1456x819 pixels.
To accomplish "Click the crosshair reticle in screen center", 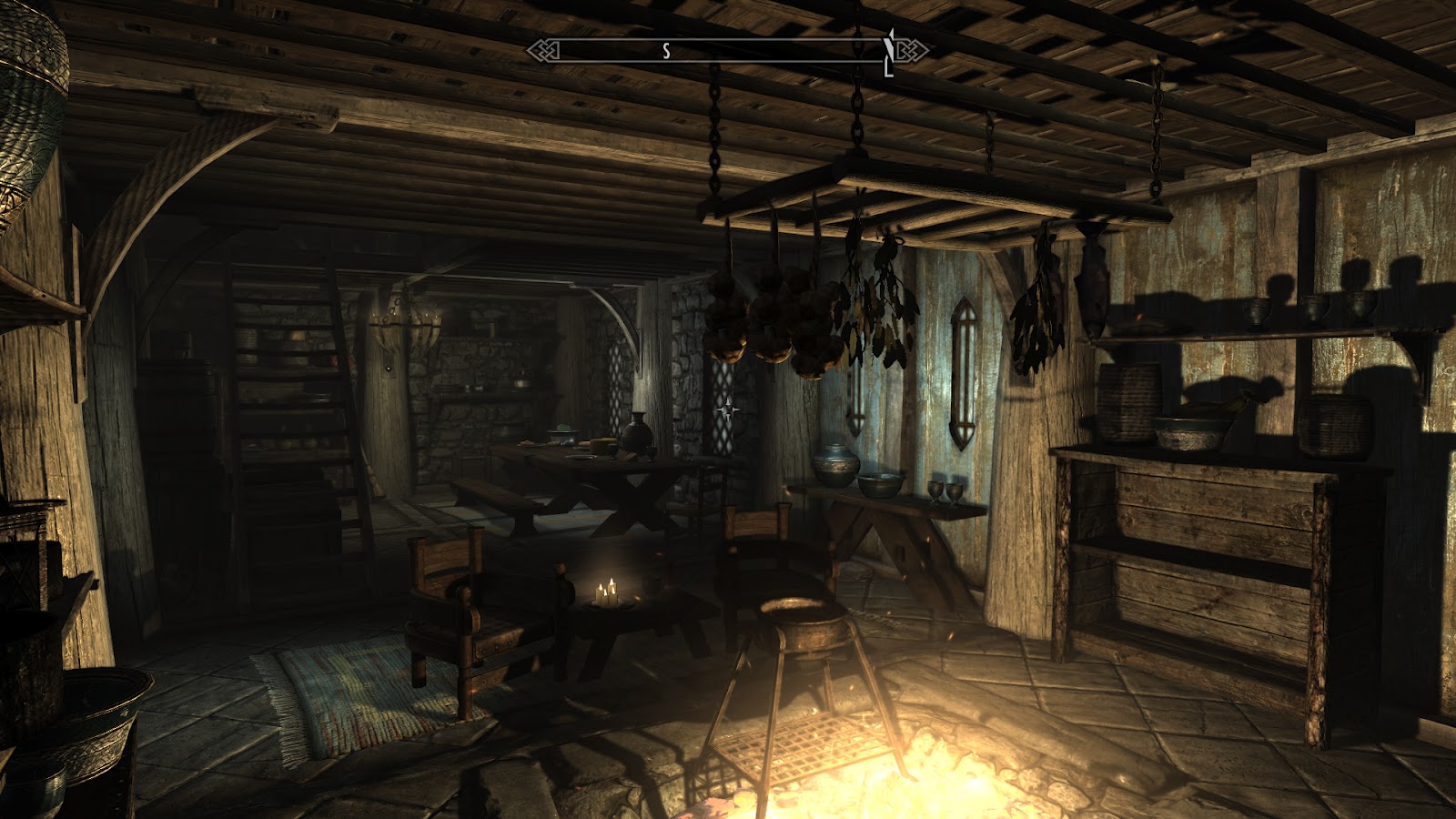I will 728,409.
